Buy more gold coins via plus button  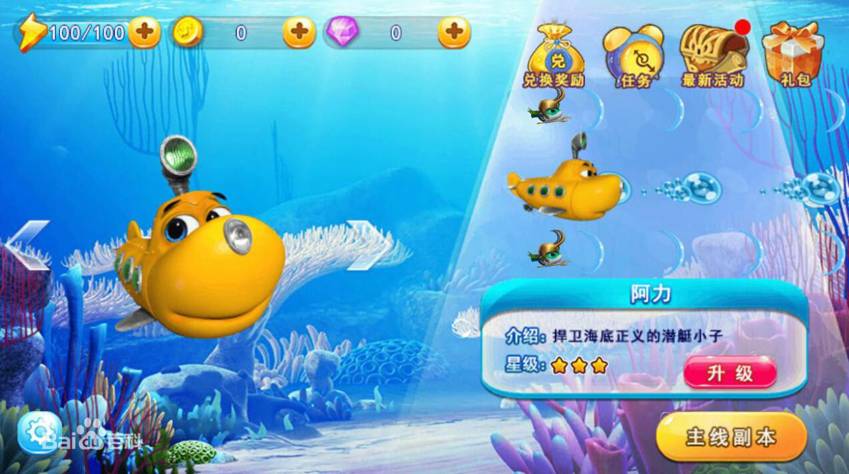[x=298, y=33]
